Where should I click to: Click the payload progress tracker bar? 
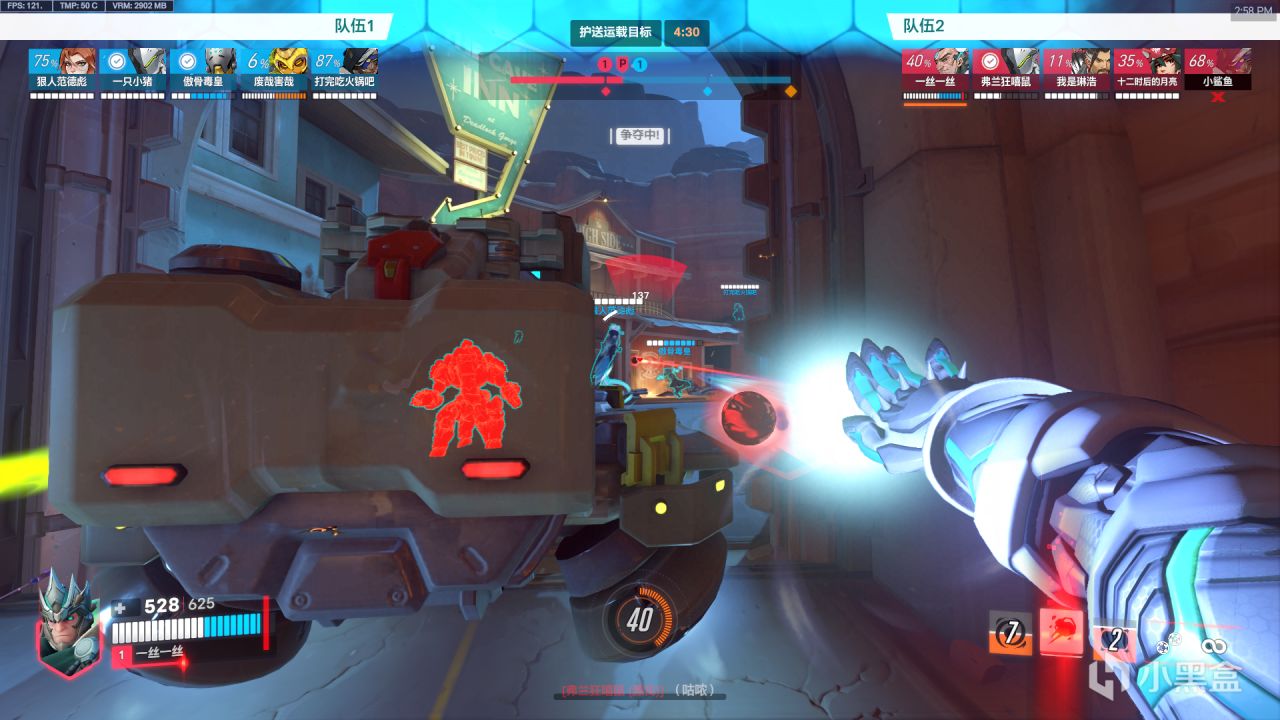(x=650, y=80)
